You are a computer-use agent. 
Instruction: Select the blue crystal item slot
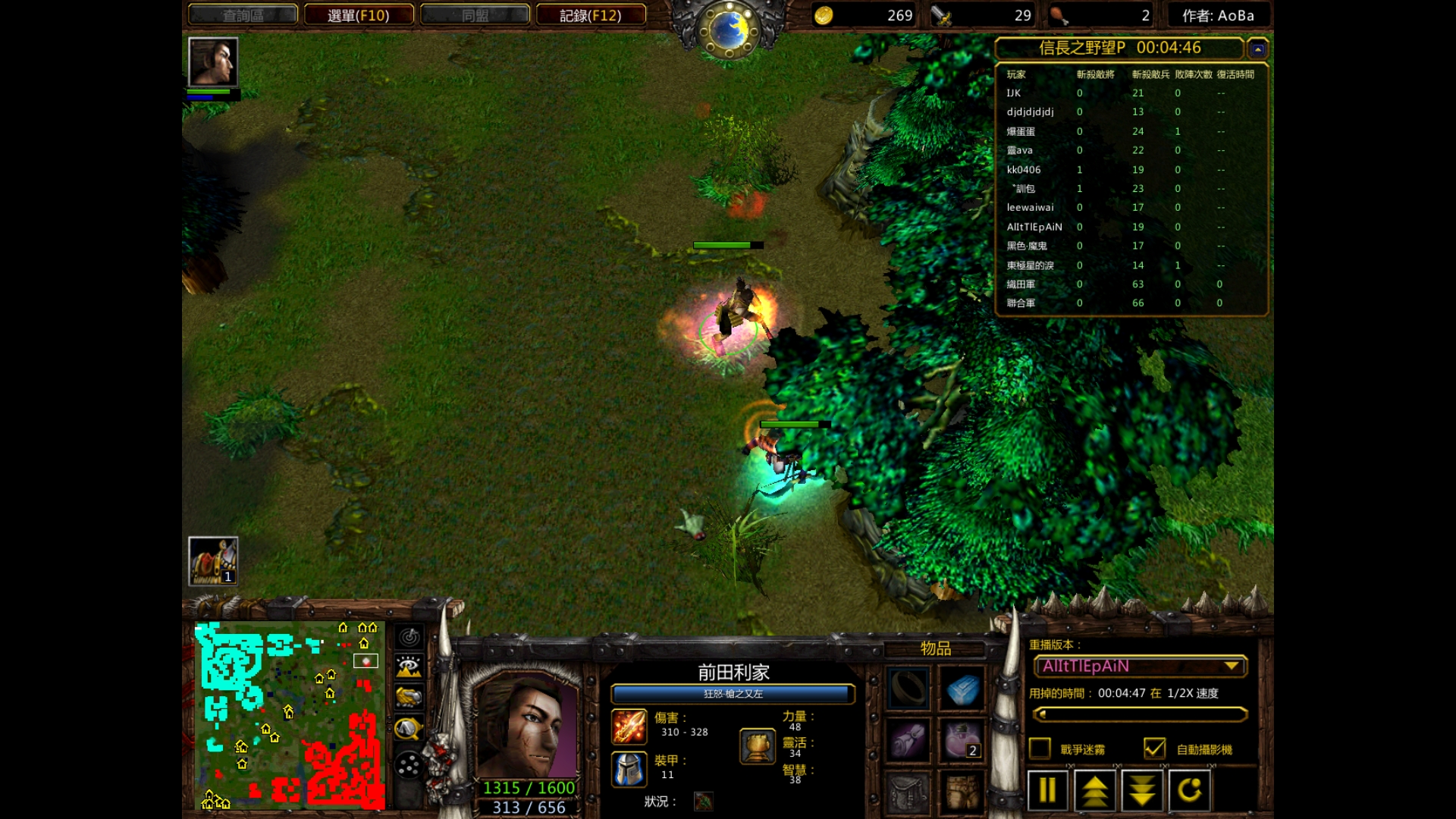tap(962, 689)
